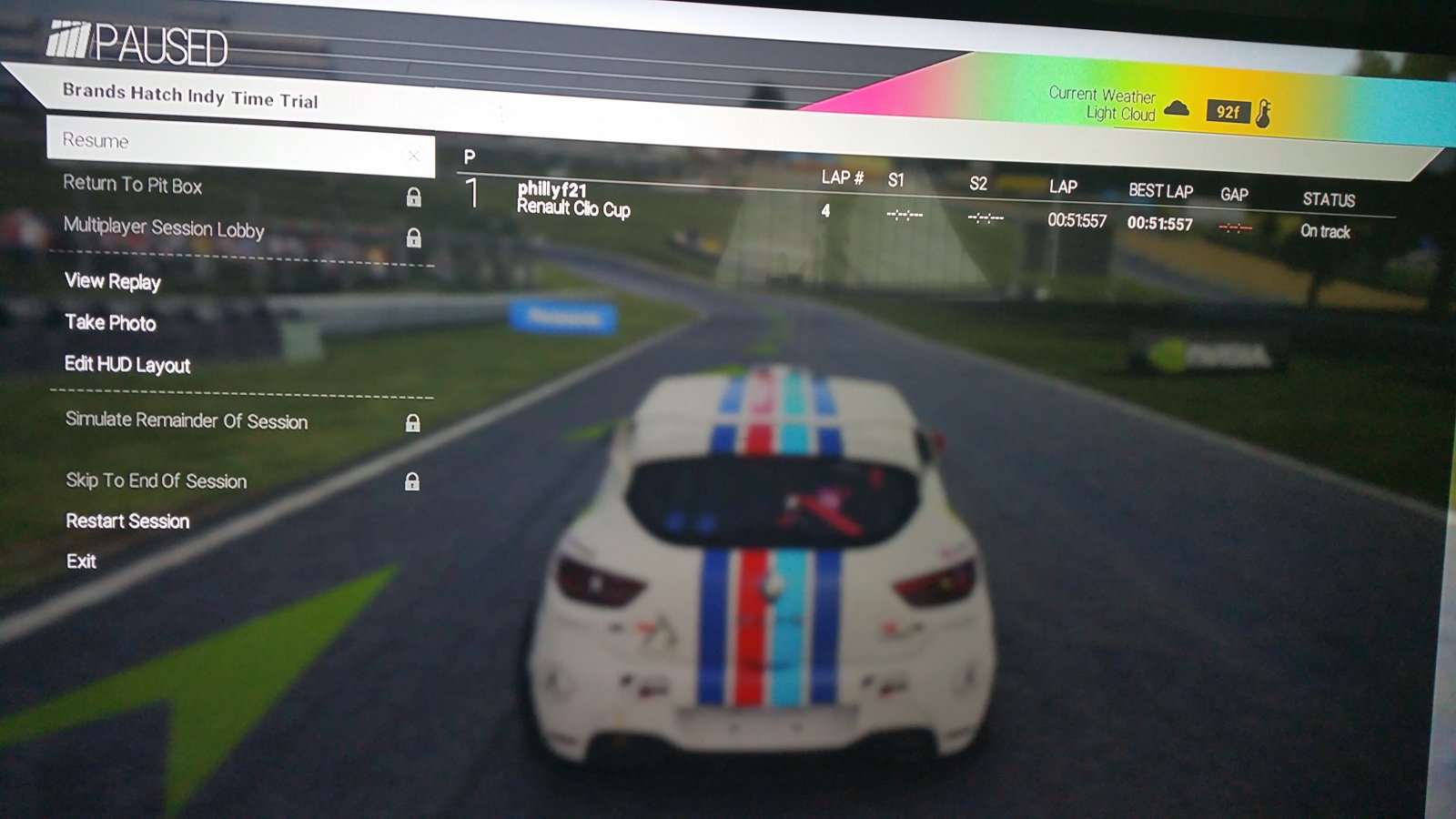The width and height of the screenshot is (1456, 819).
Task: Open View Replay
Action: click(113, 281)
